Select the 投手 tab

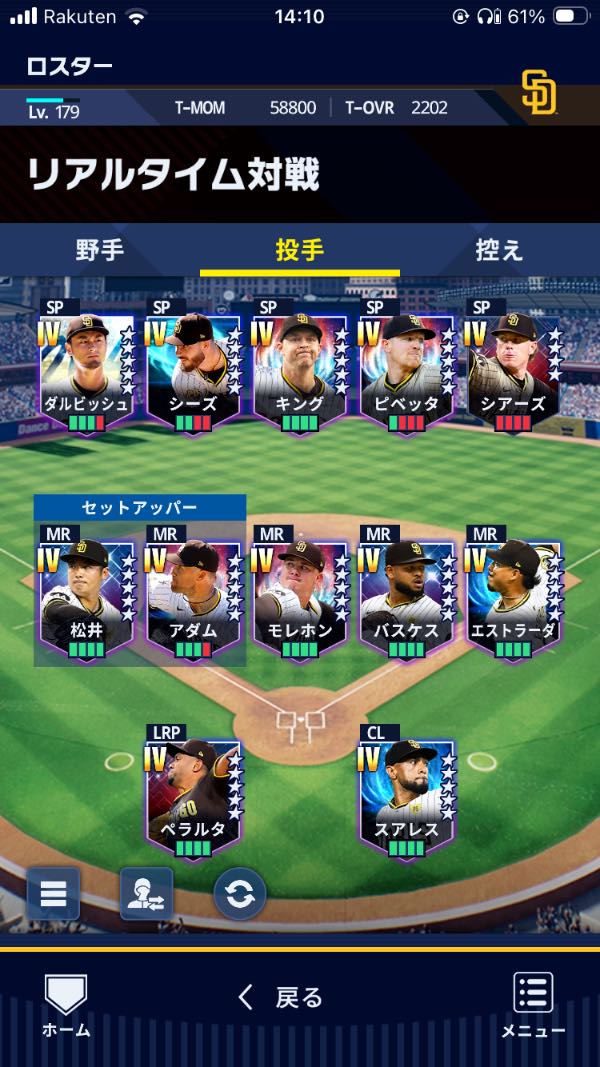(x=299, y=250)
